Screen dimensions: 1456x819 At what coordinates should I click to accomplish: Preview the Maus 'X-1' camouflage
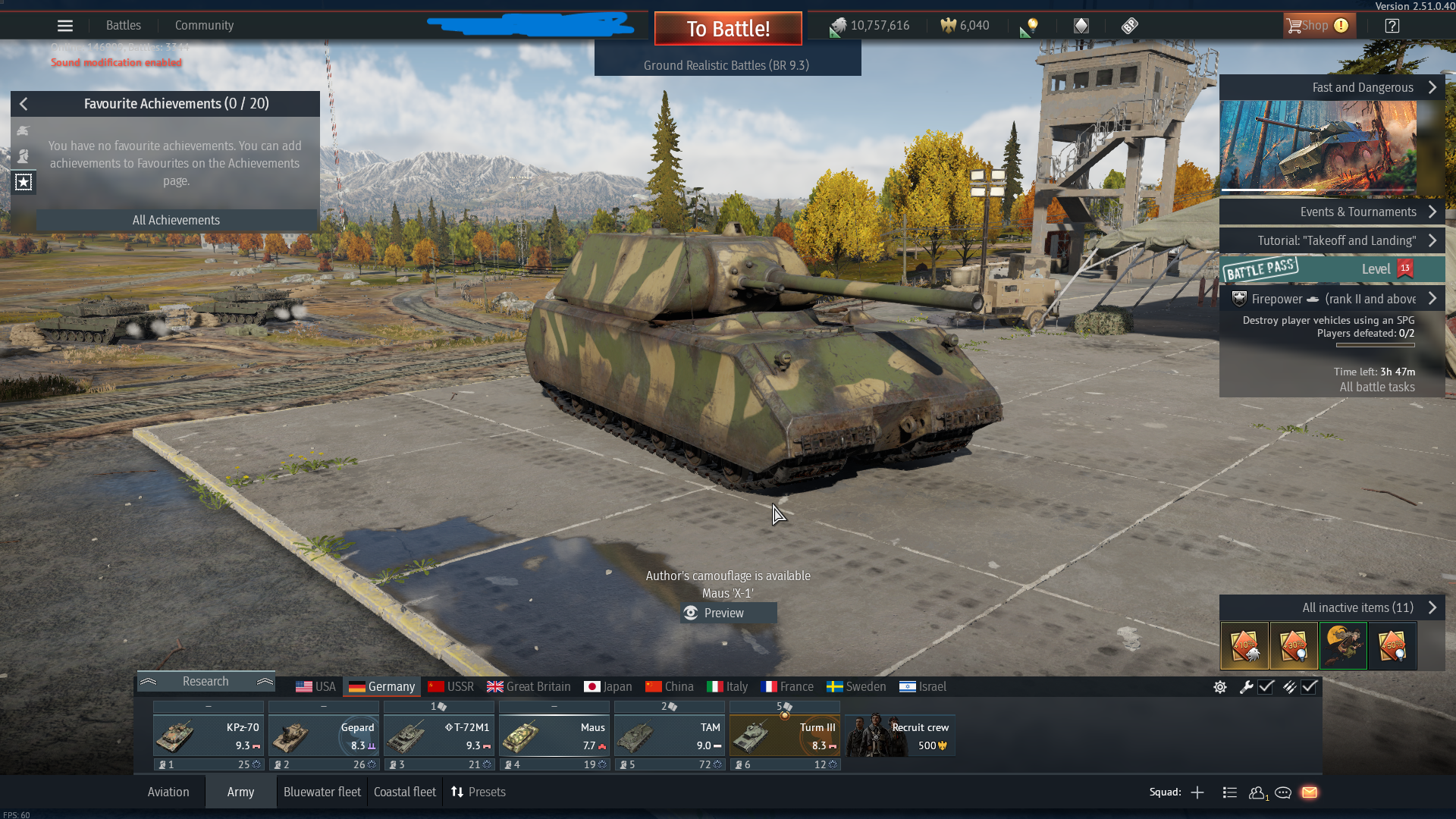724,613
